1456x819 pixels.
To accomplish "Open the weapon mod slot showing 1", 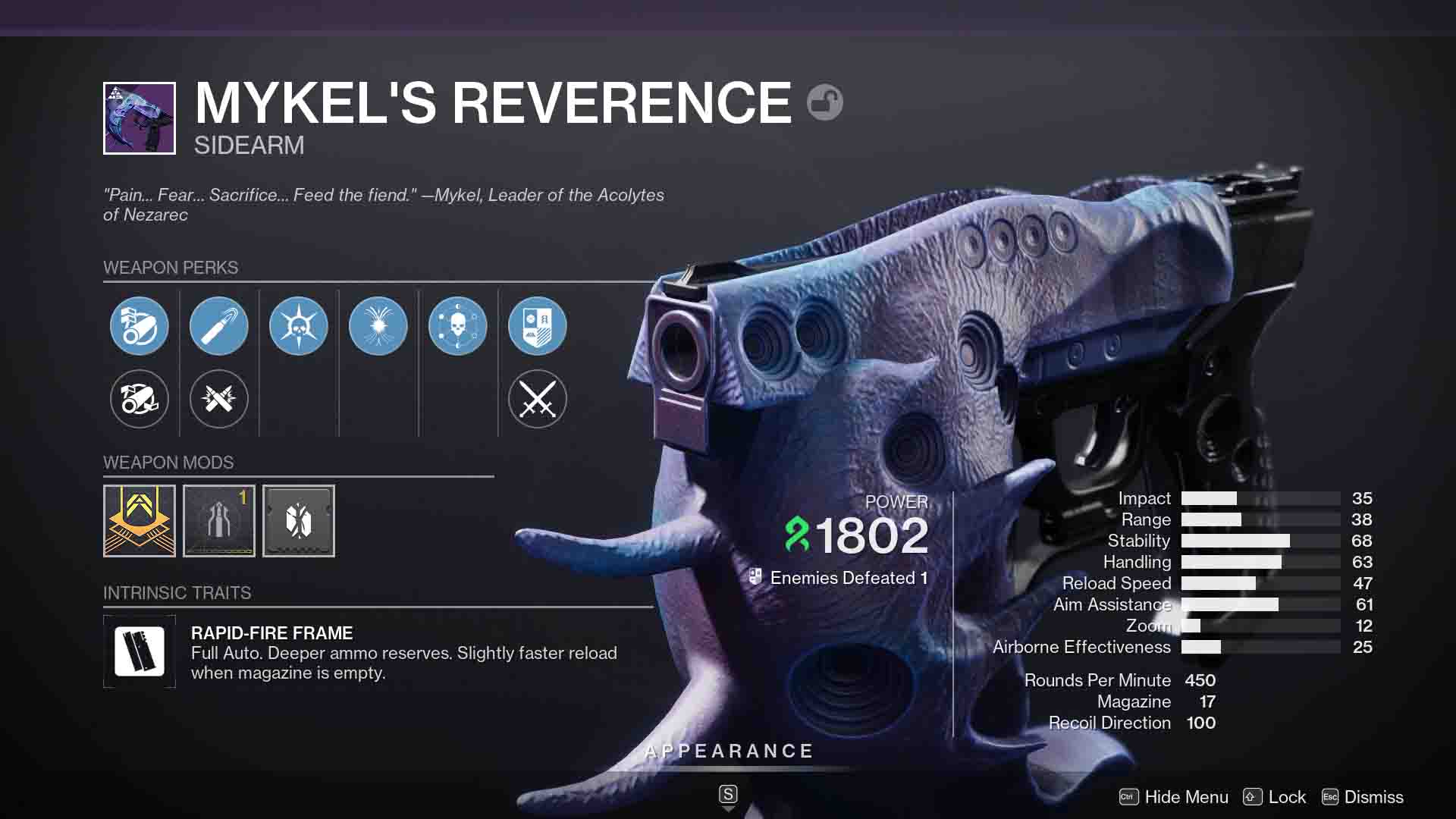I will [x=219, y=520].
